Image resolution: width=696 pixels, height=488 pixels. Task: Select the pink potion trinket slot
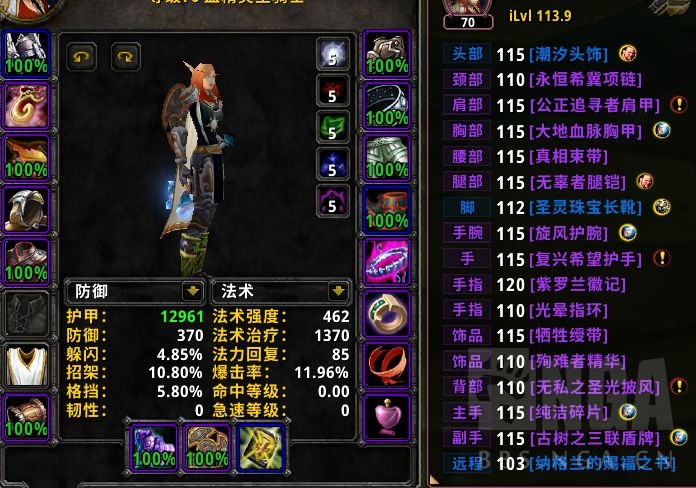click(x=387, y=416)
